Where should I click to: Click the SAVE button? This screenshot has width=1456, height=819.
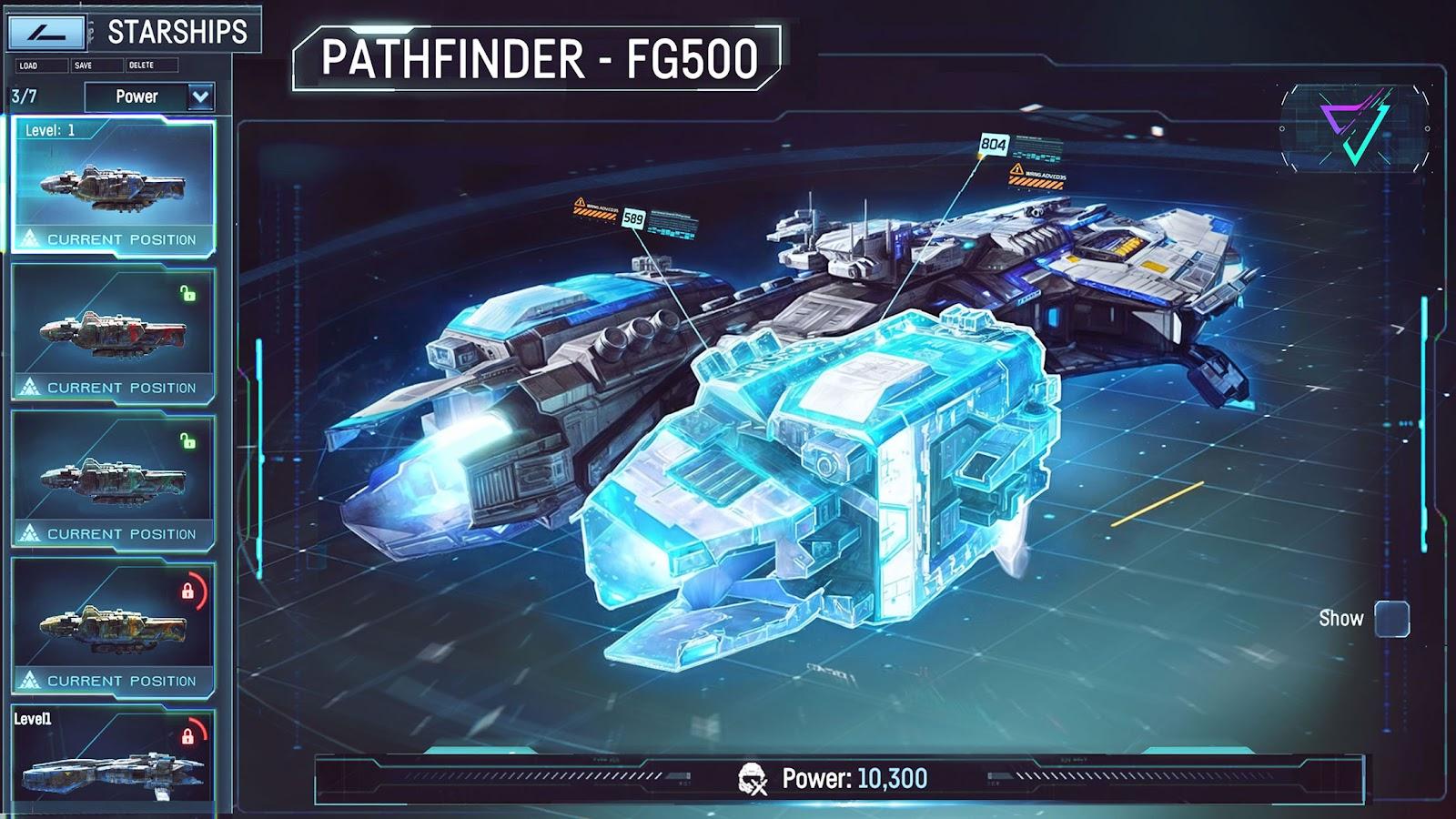point(96,66)
